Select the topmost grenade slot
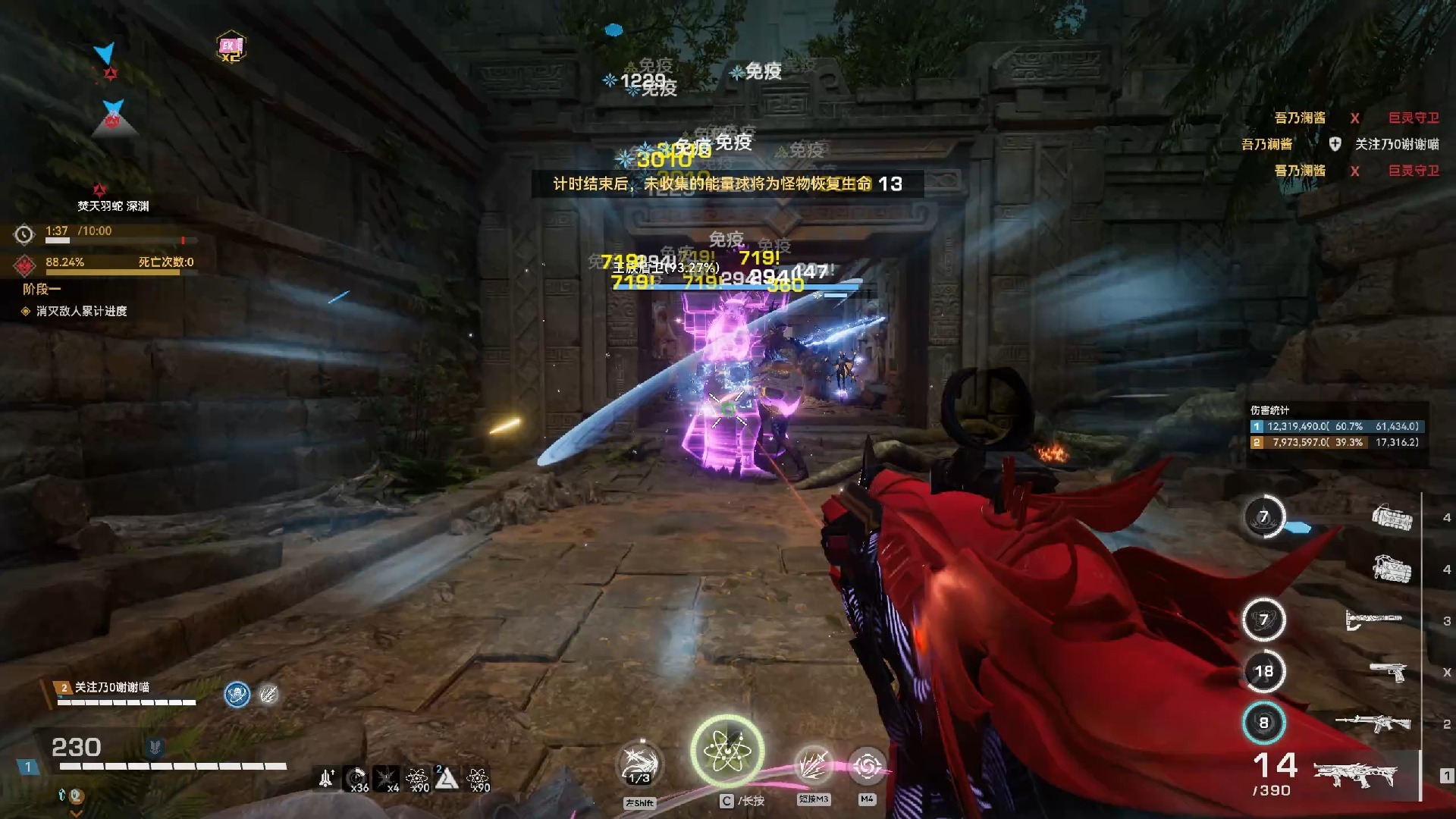Image resolution: width=1456 pixels, height=819 pixels. click(1392, 518)
